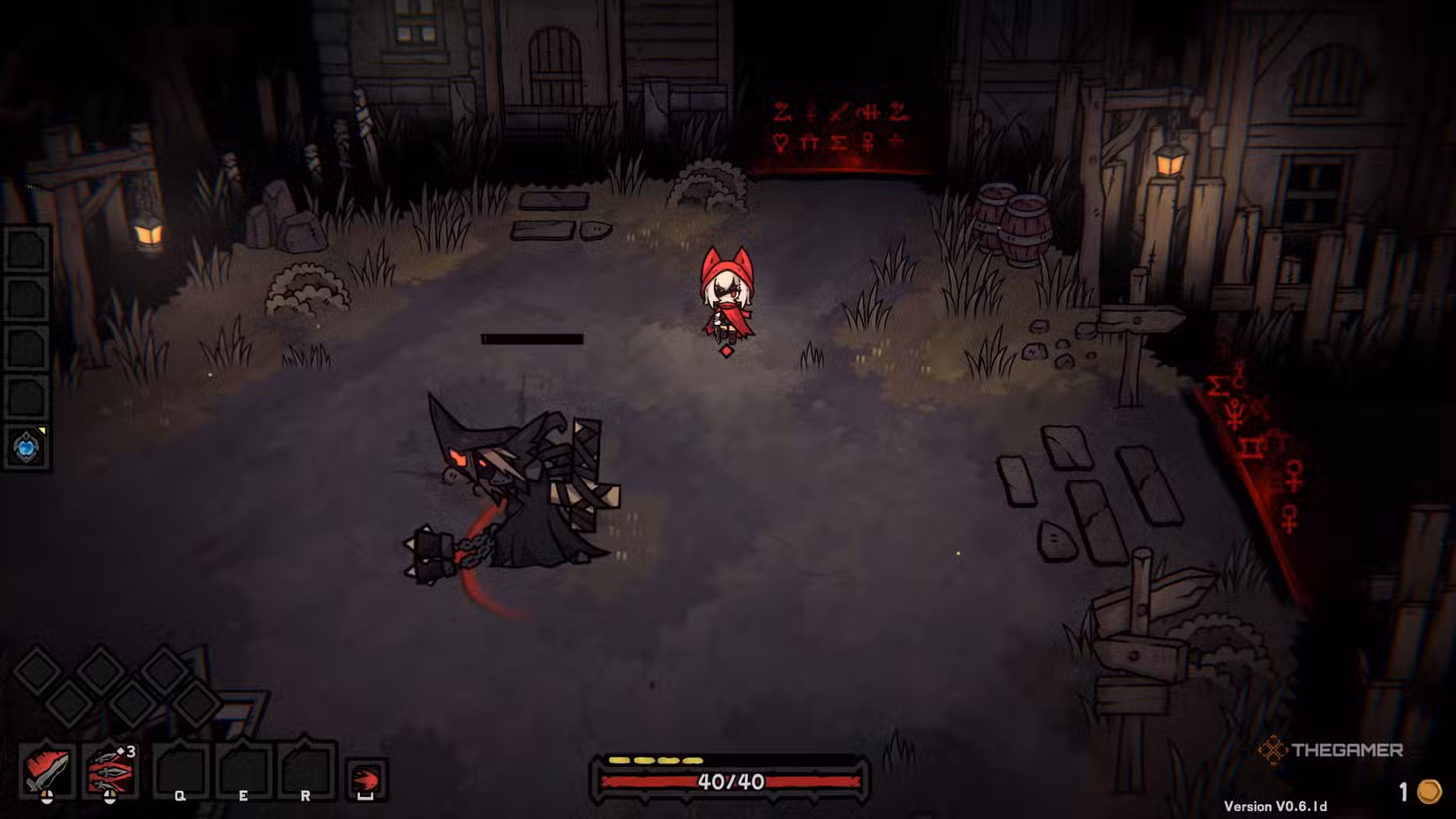The height and width of the screenshot is (819, 1456).
Task: Click the gold coin currency icon
Action: [1429, 792]
